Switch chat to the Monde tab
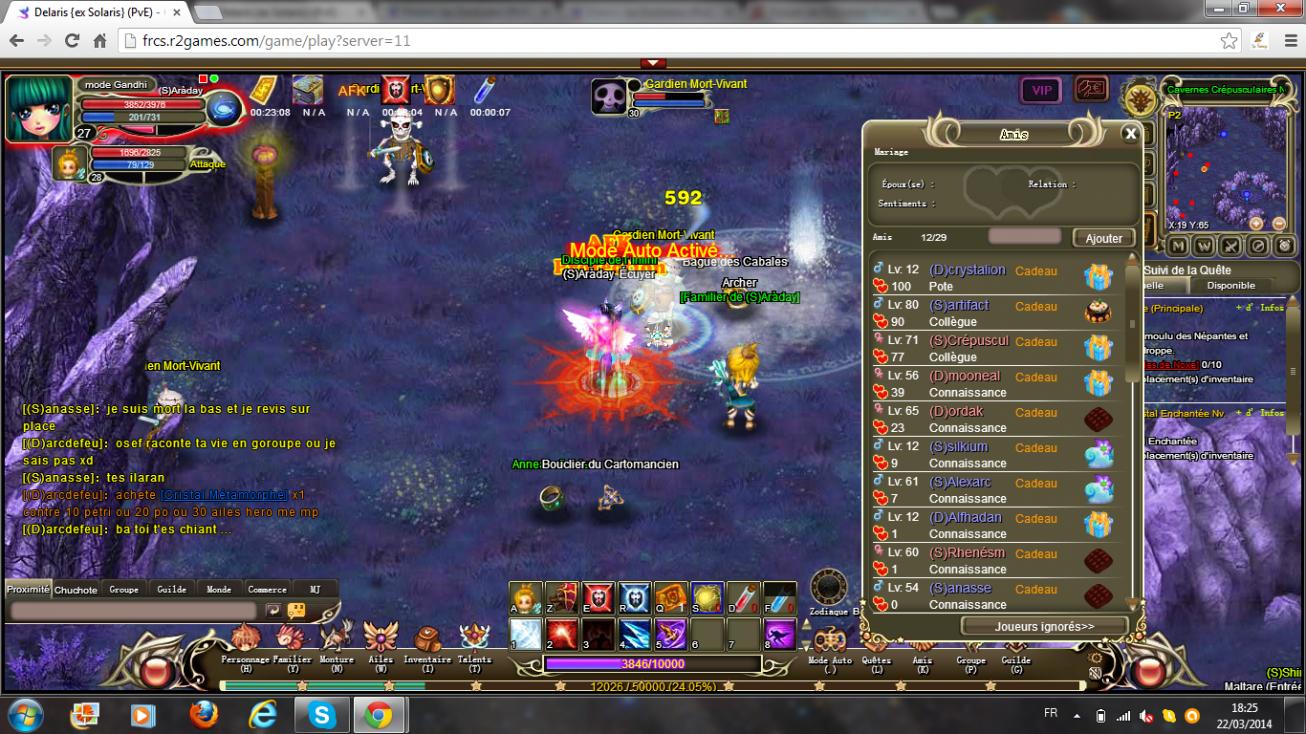 tap(219, 589)
